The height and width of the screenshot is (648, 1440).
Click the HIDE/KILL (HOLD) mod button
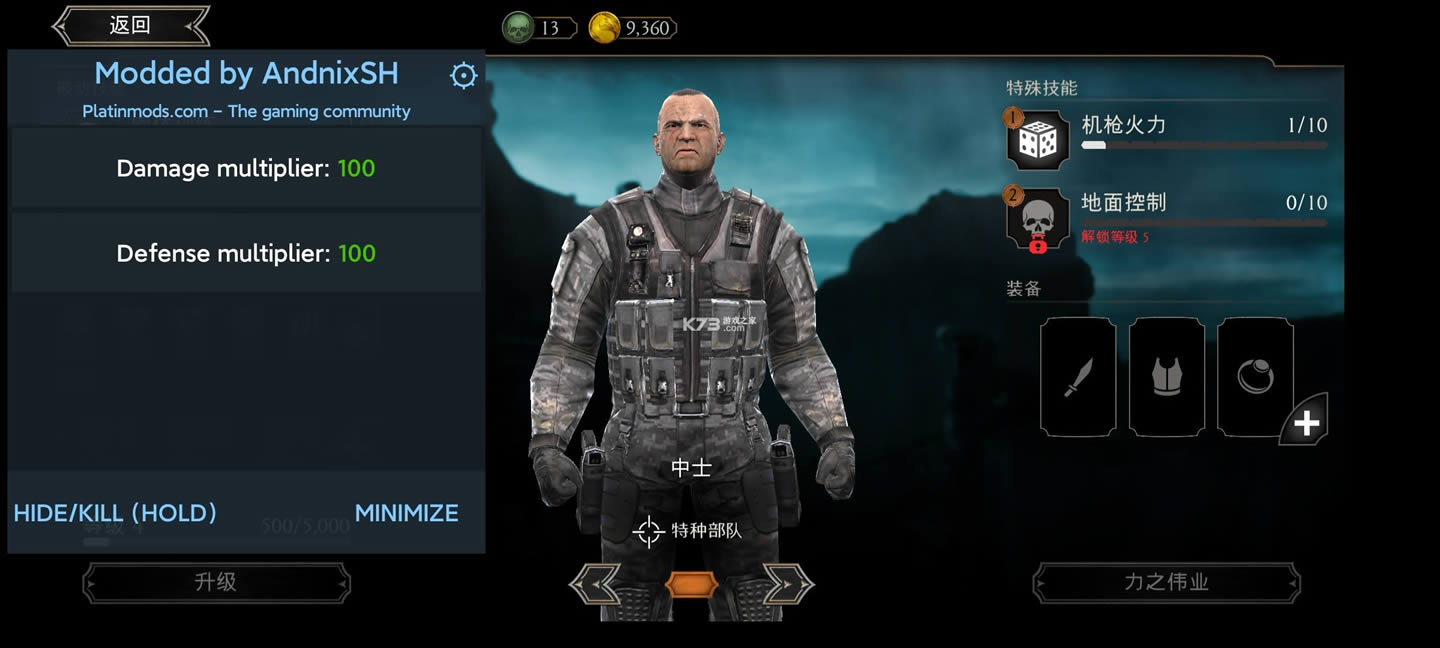coord(115,513)
